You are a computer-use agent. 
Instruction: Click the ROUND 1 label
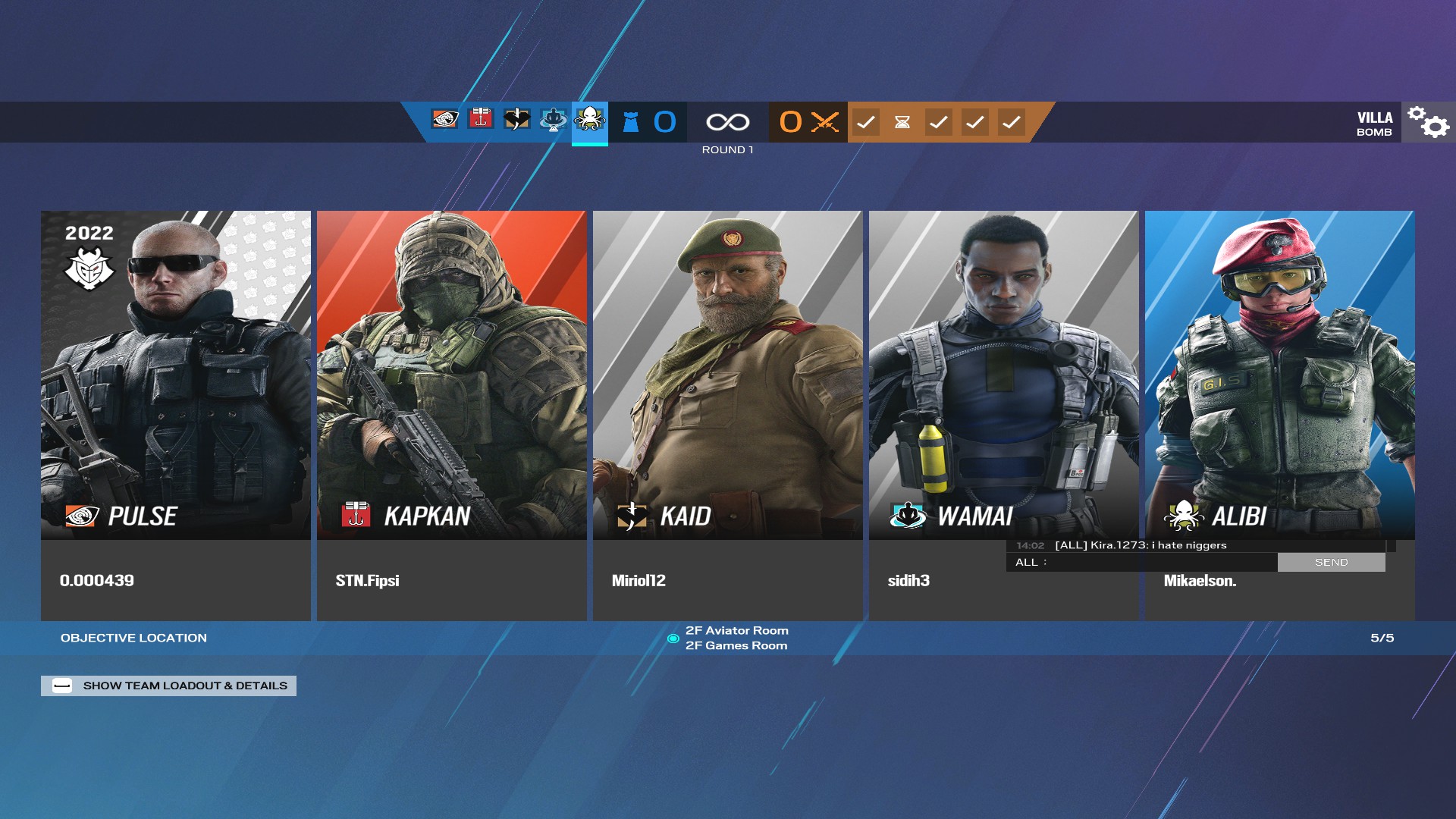[727, 149]
